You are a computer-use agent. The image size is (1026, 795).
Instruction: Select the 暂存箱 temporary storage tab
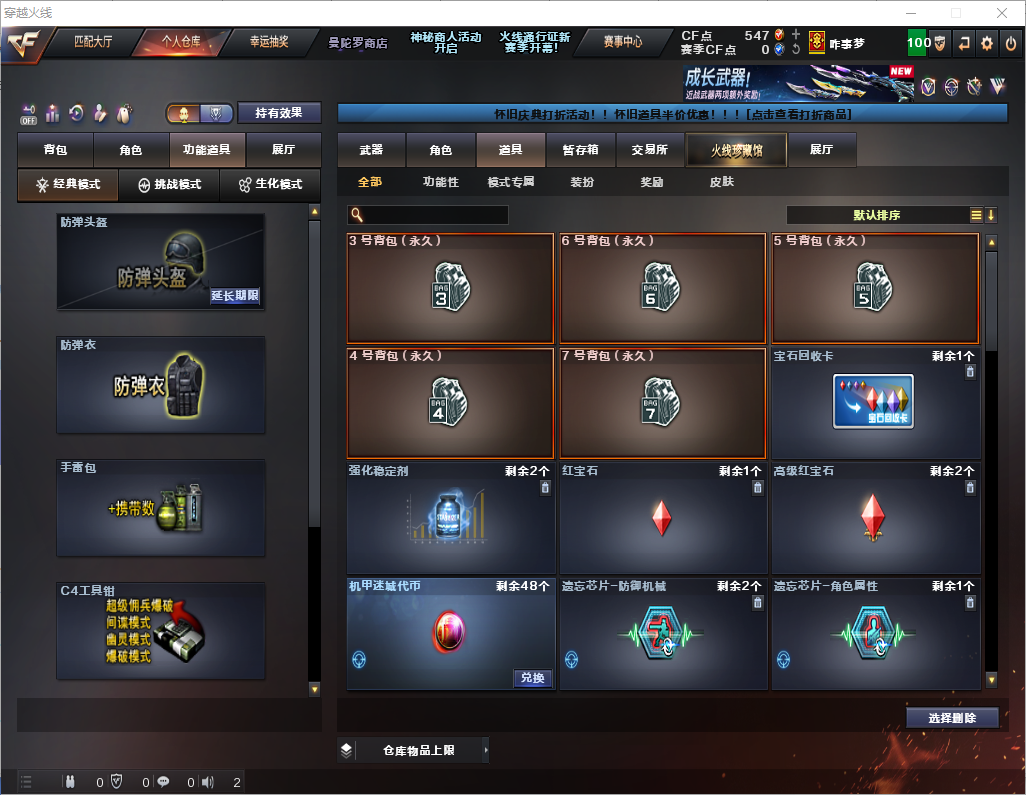(x=580, y=150)
